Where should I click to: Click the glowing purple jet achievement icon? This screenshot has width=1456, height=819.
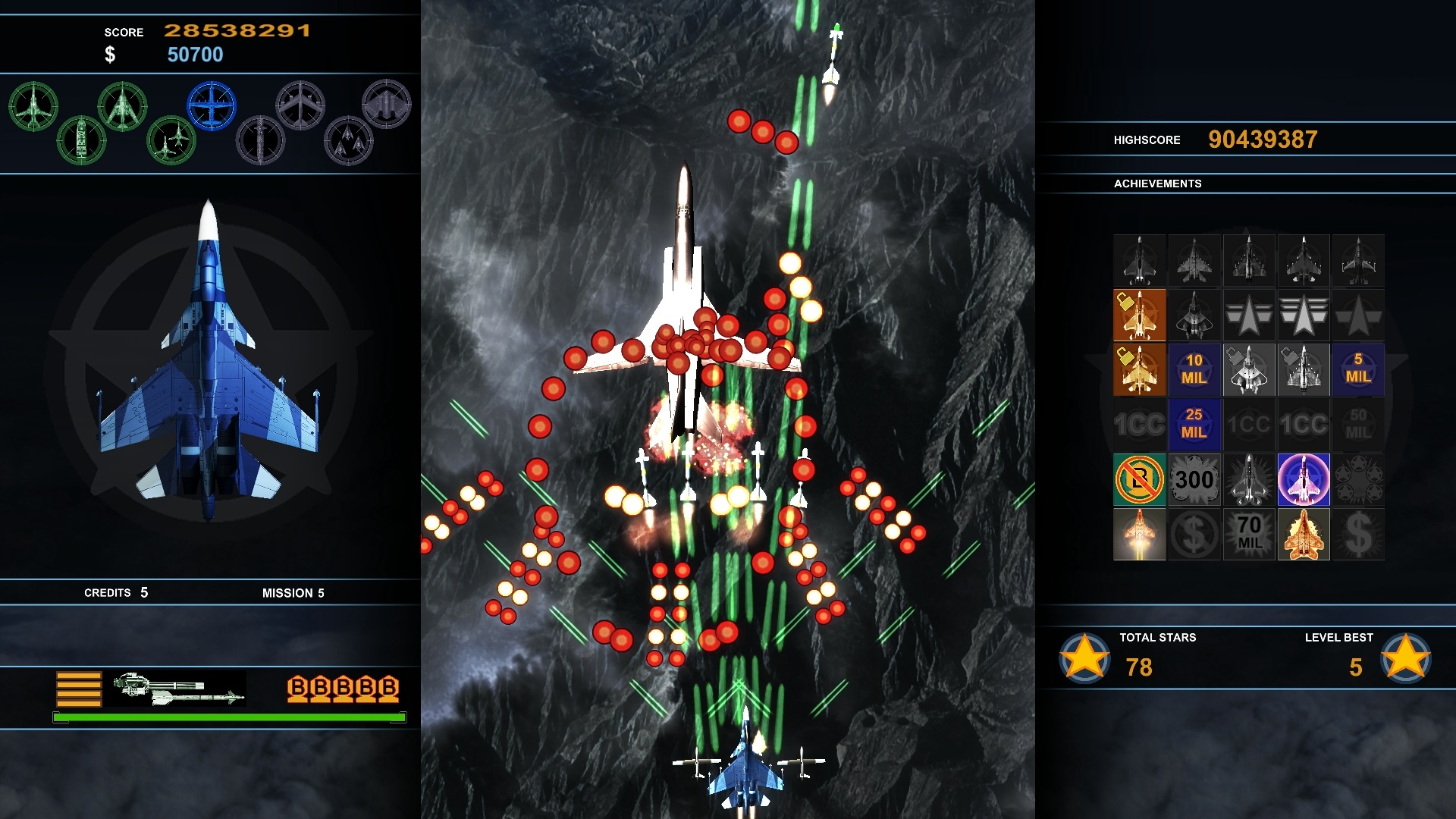tap(1304, 479)
